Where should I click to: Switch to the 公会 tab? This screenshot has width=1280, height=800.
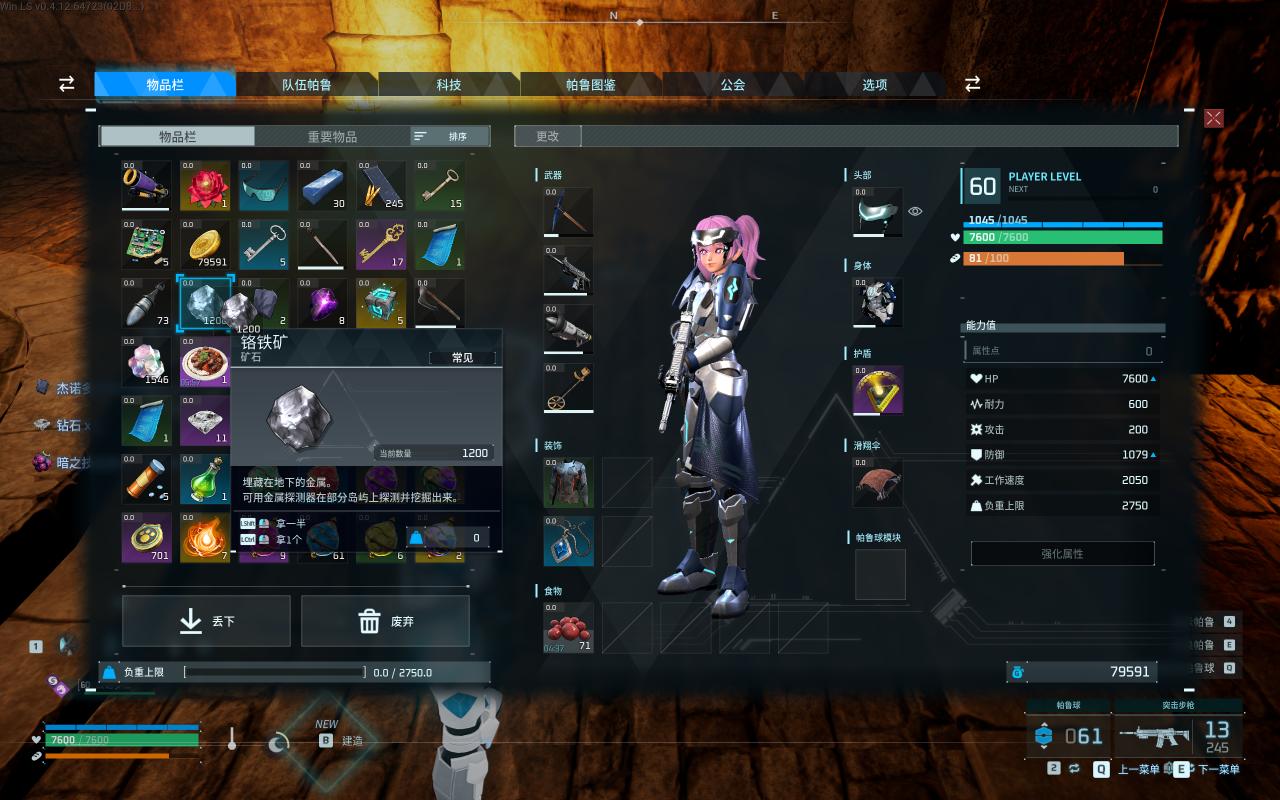point(733,85)
